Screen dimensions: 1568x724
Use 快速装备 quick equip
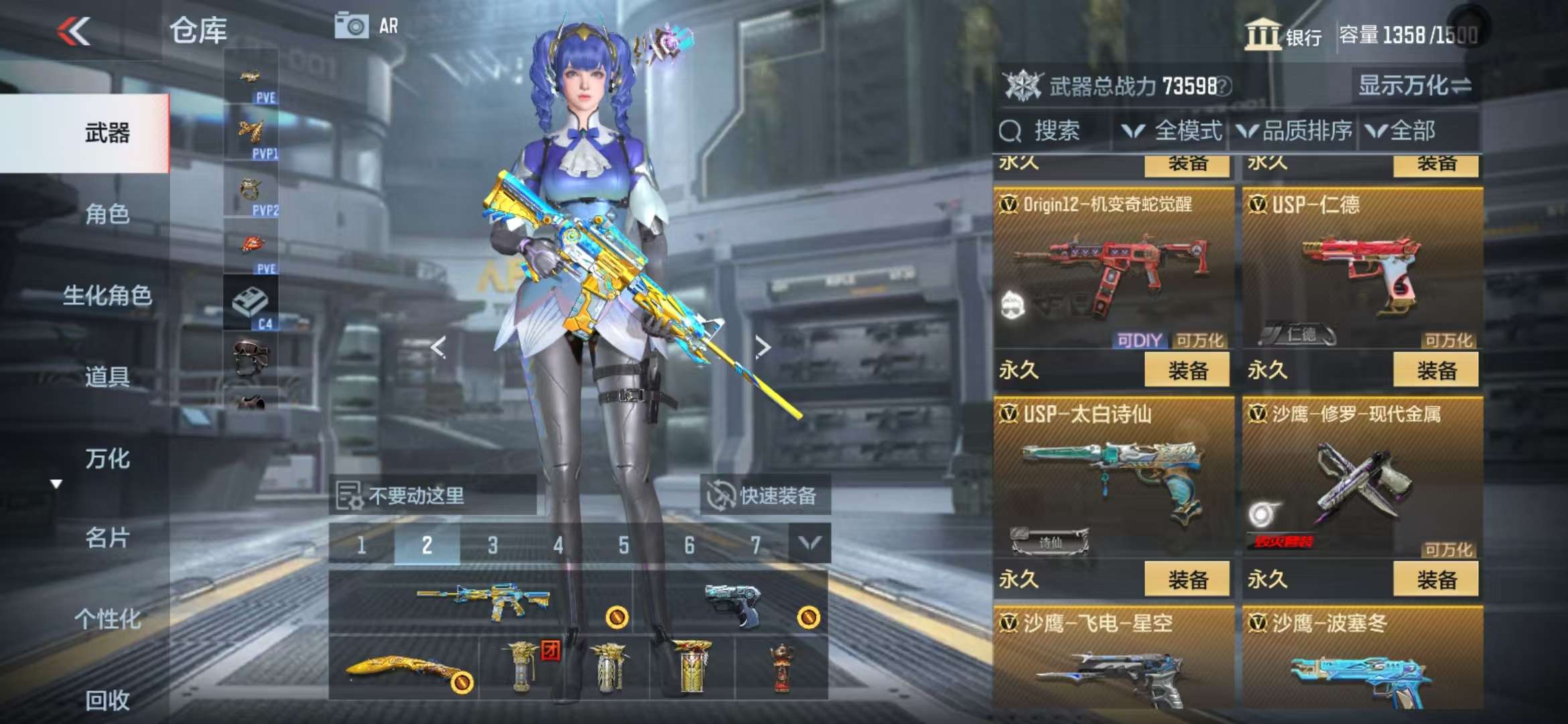point(764,495)
